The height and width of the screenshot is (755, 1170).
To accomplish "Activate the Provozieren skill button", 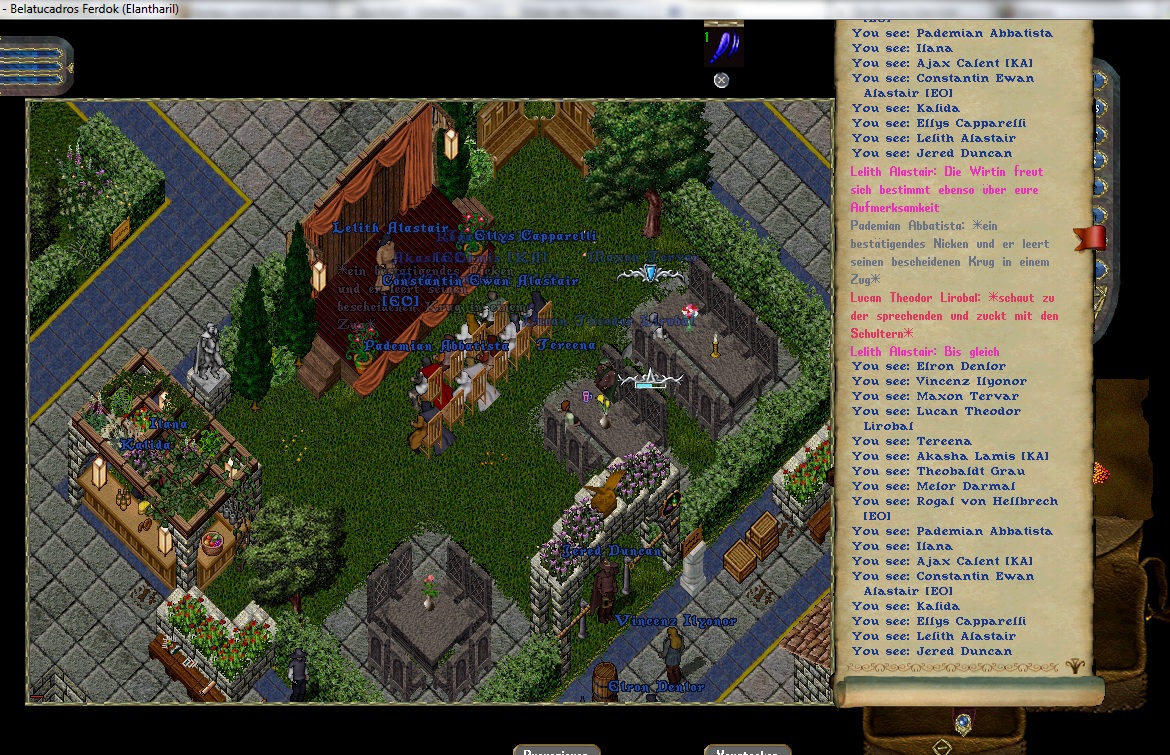I will point(556,750).
